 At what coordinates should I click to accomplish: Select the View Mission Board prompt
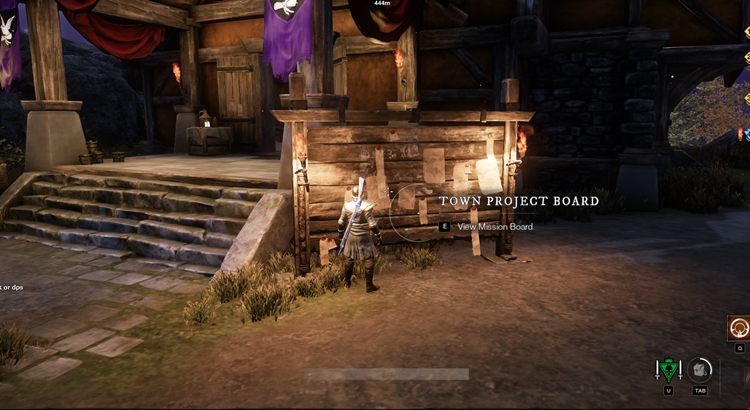(x=494, y=227)
